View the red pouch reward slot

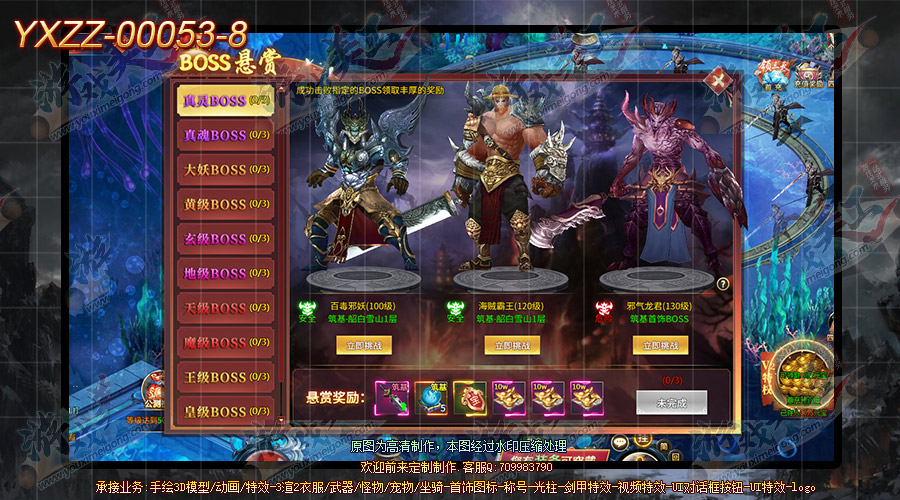pyautogui.click(x=470, y=397)
